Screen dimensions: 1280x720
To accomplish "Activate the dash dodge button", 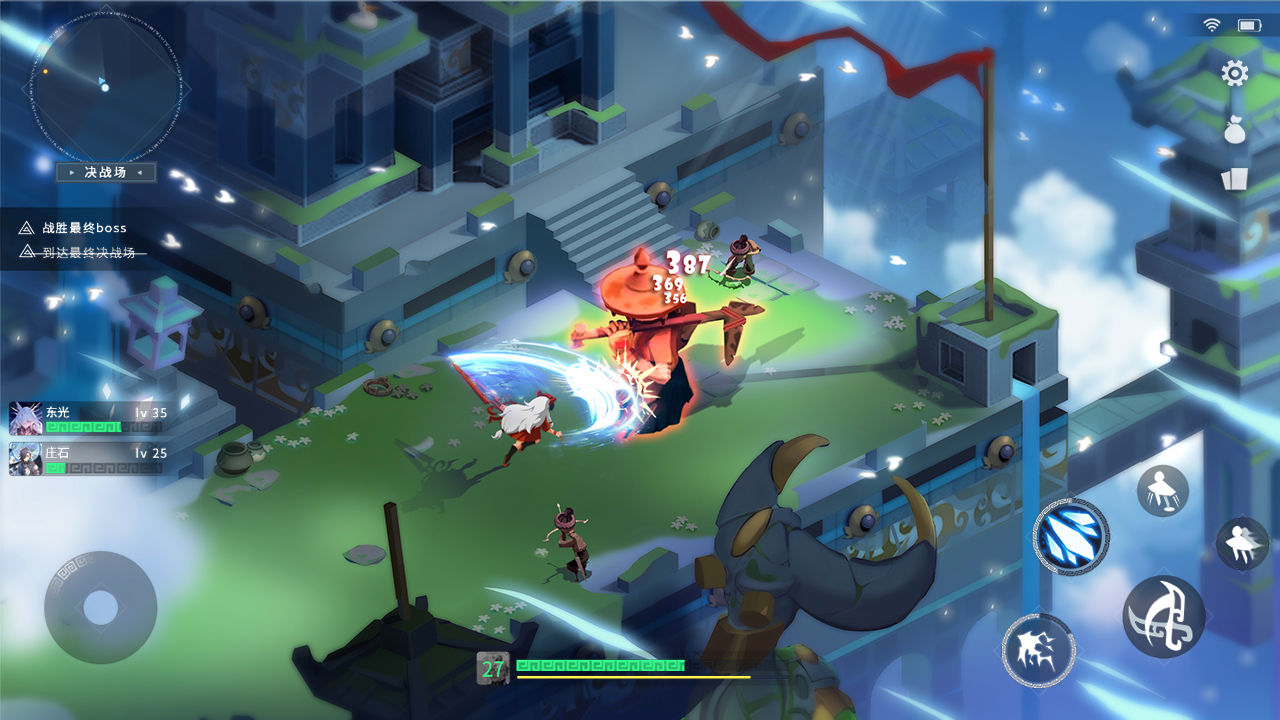I will pyautogui.click(x=1242, y=544).
